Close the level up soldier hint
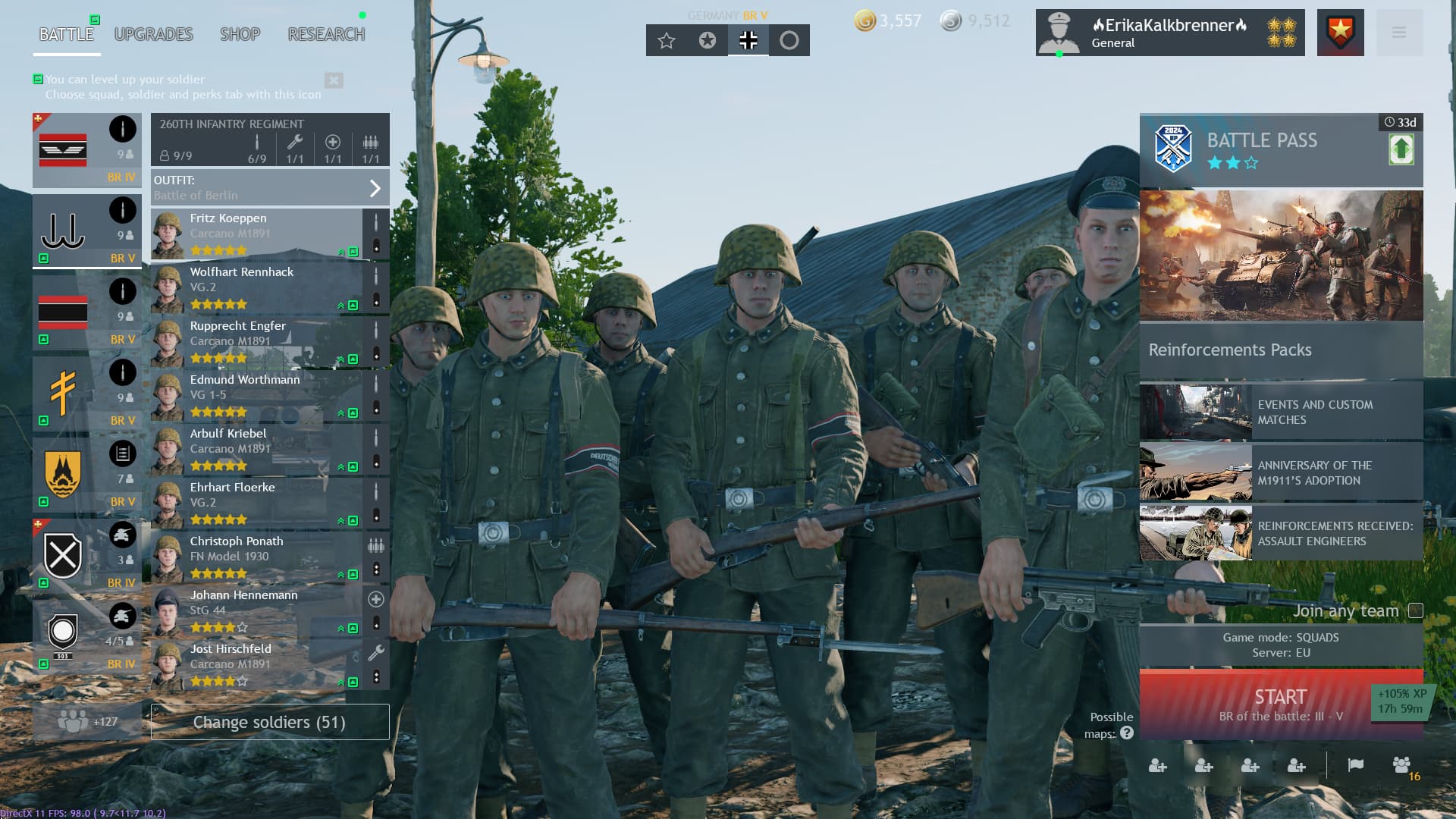Image resolution: width=1456 pixels, height=819 pixels. [x=334, y=80]
